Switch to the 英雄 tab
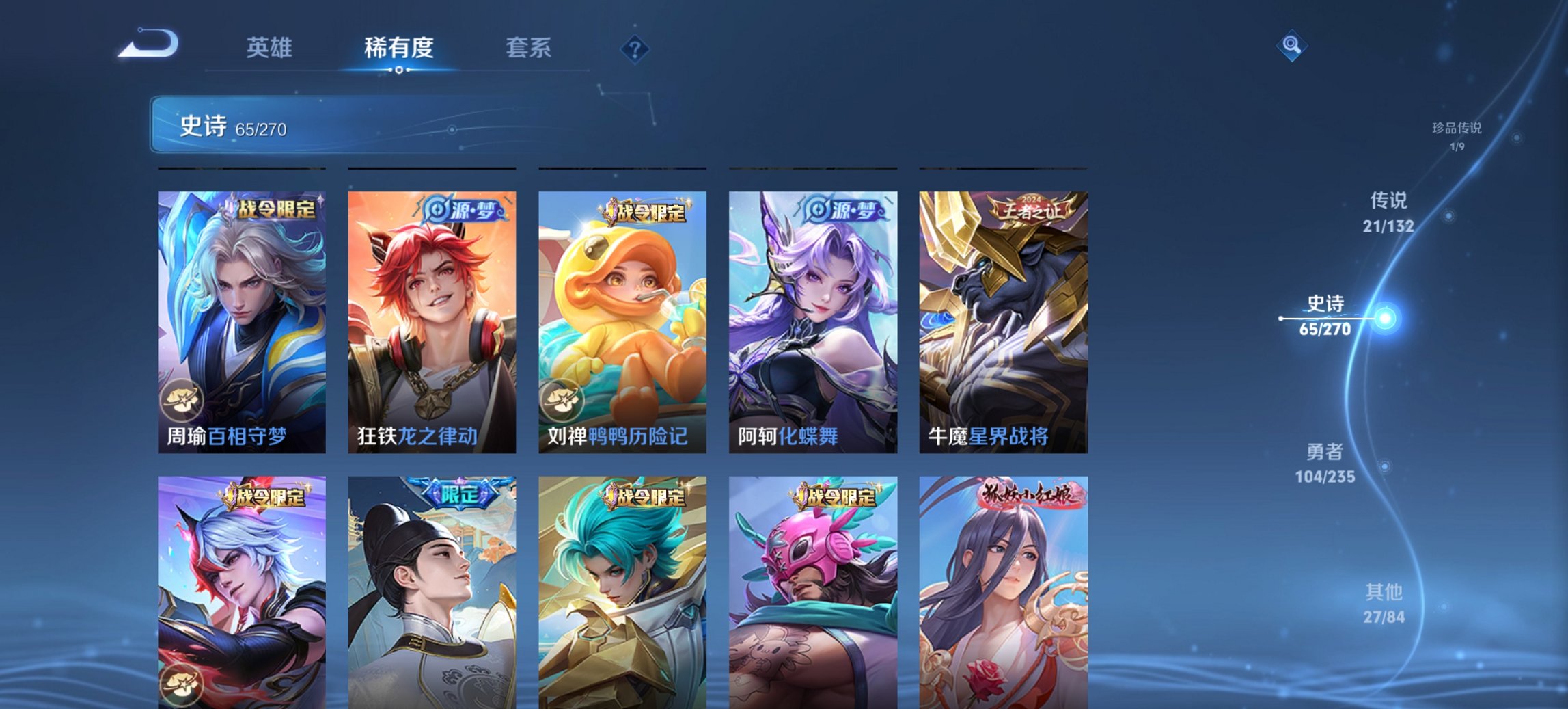Viewport: 1568px width, 709px height. [271, 49]
